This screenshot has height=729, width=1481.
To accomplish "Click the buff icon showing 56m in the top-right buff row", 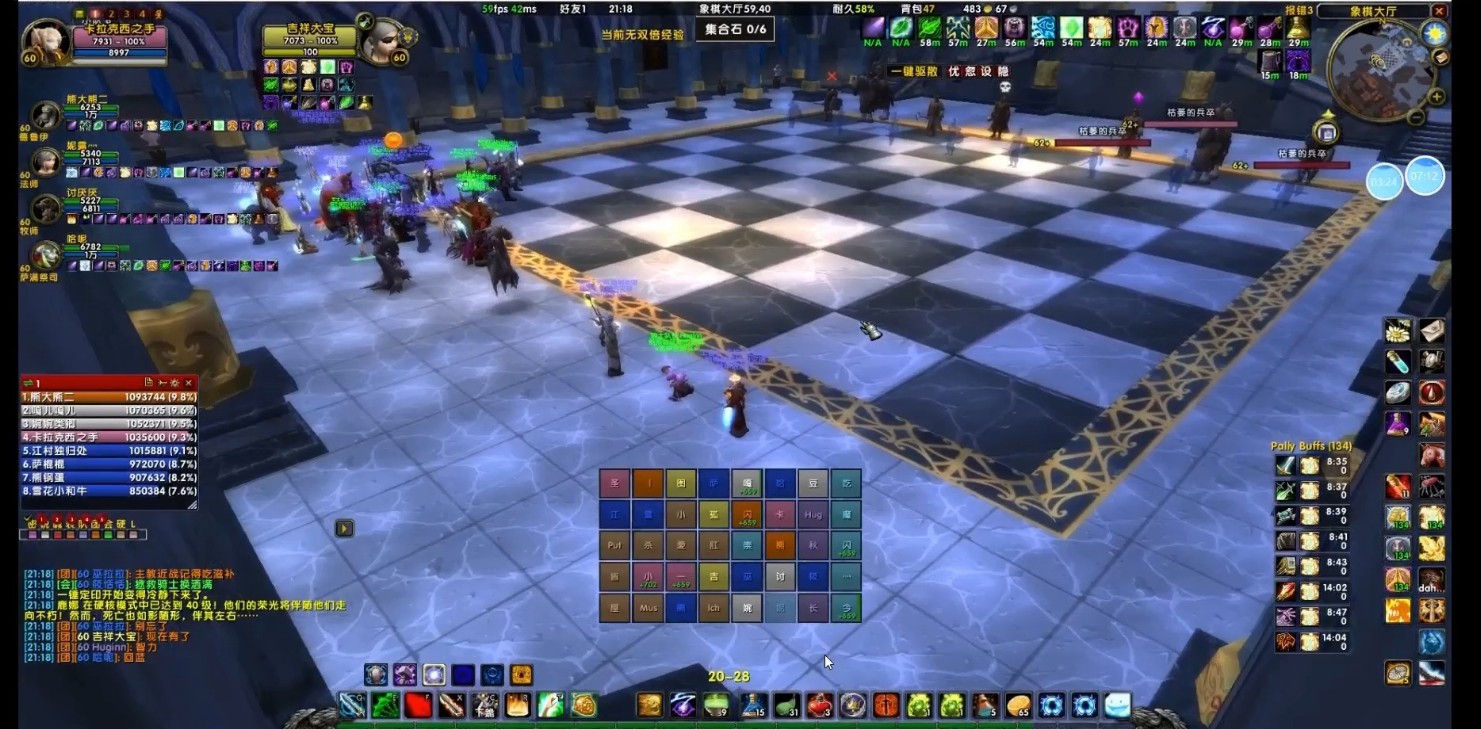I will pyautogui.click(x=1016, y=30).
